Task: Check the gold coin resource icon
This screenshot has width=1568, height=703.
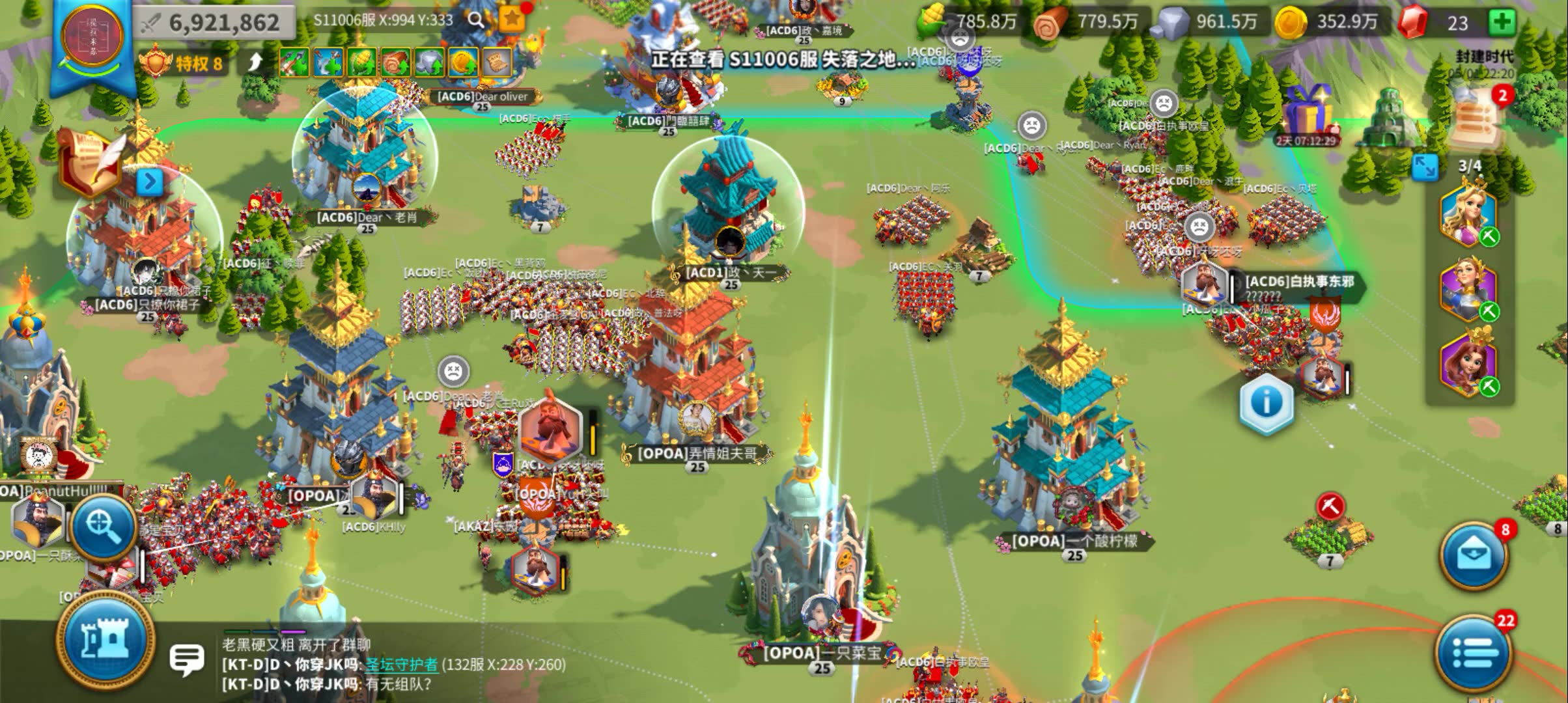Action: tap(1291, 23)
